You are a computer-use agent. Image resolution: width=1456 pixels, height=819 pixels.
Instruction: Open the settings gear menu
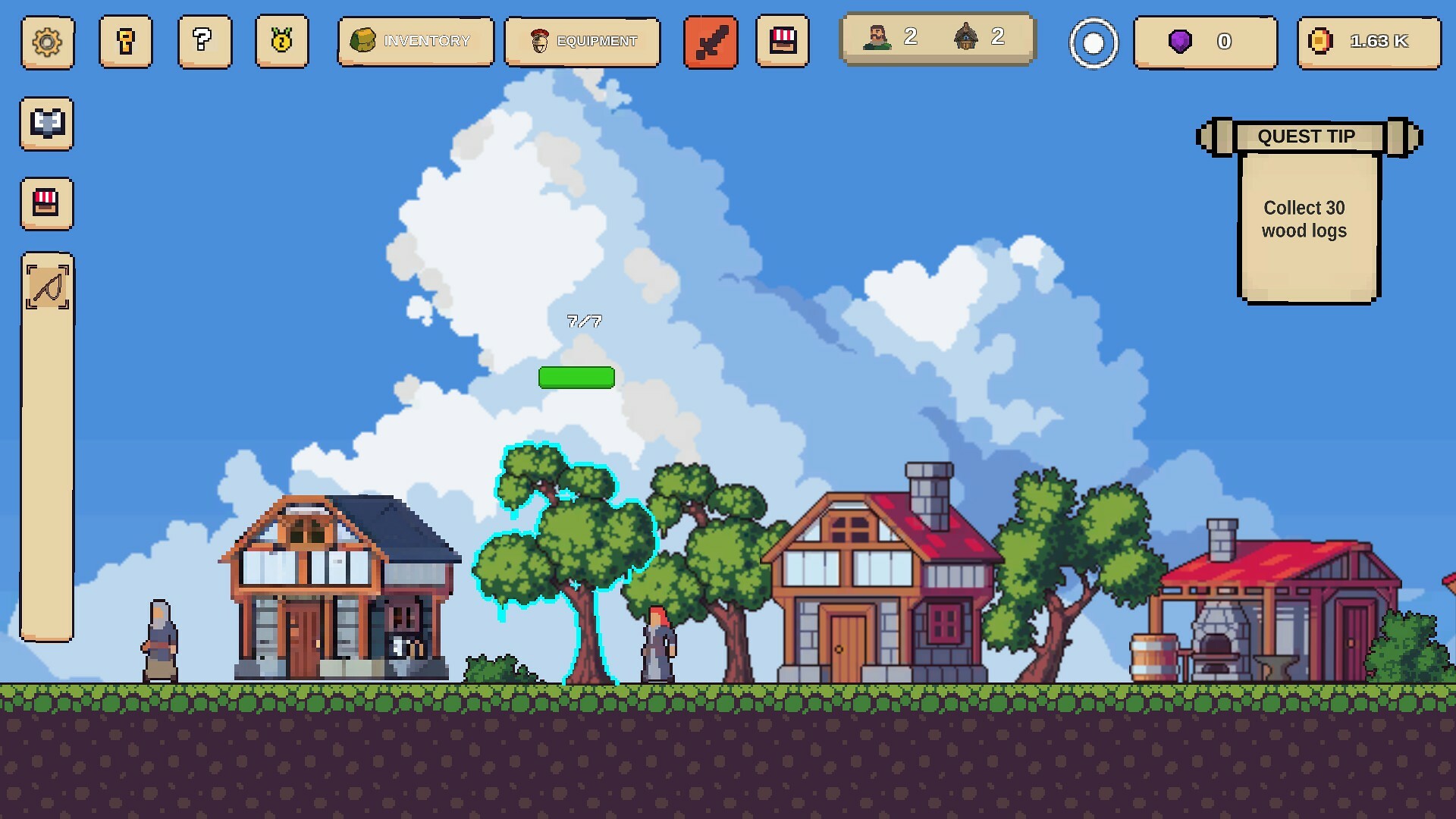pyautogui.click(x=47, y=43)
